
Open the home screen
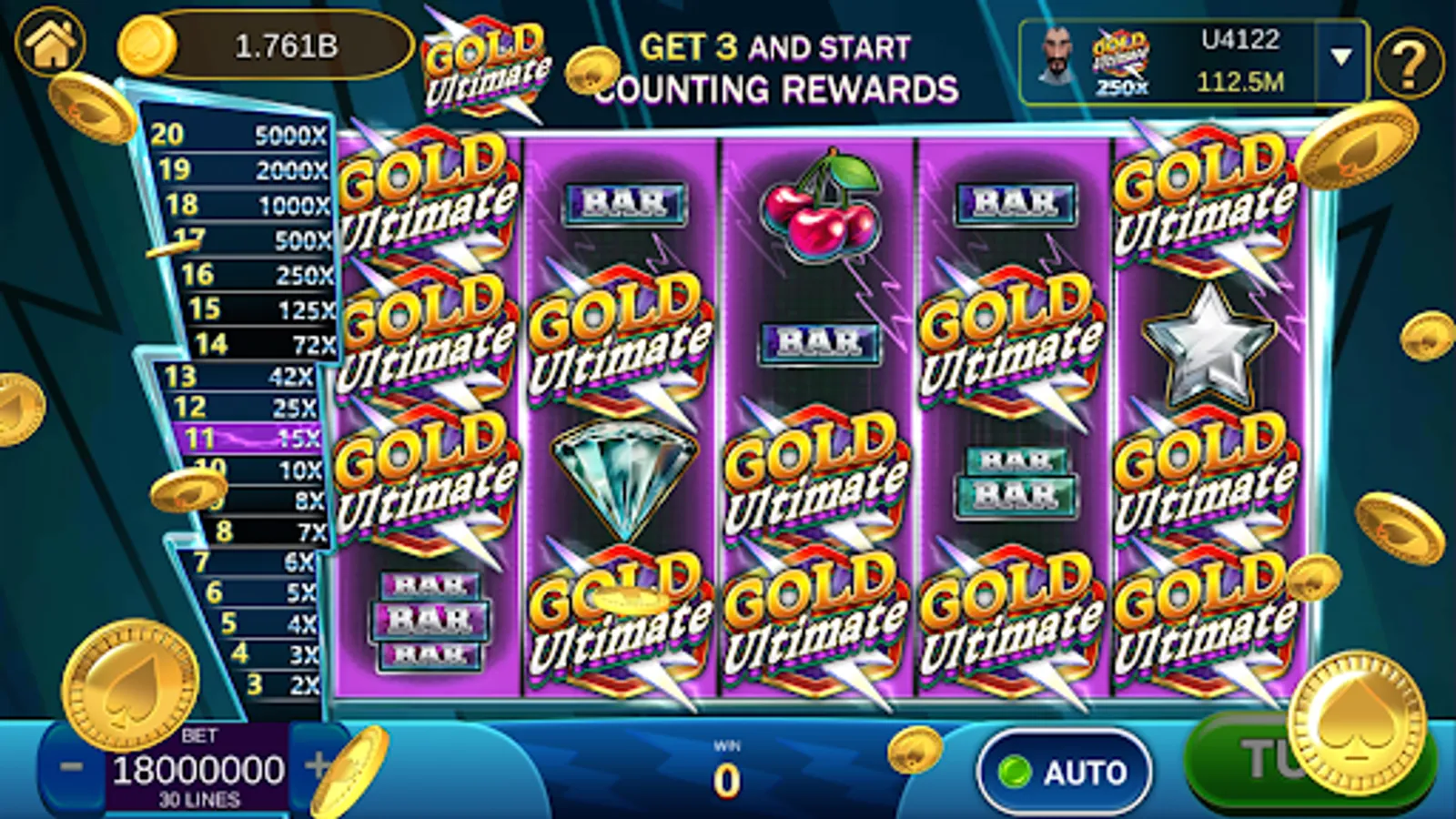click(x=52, y=42)
